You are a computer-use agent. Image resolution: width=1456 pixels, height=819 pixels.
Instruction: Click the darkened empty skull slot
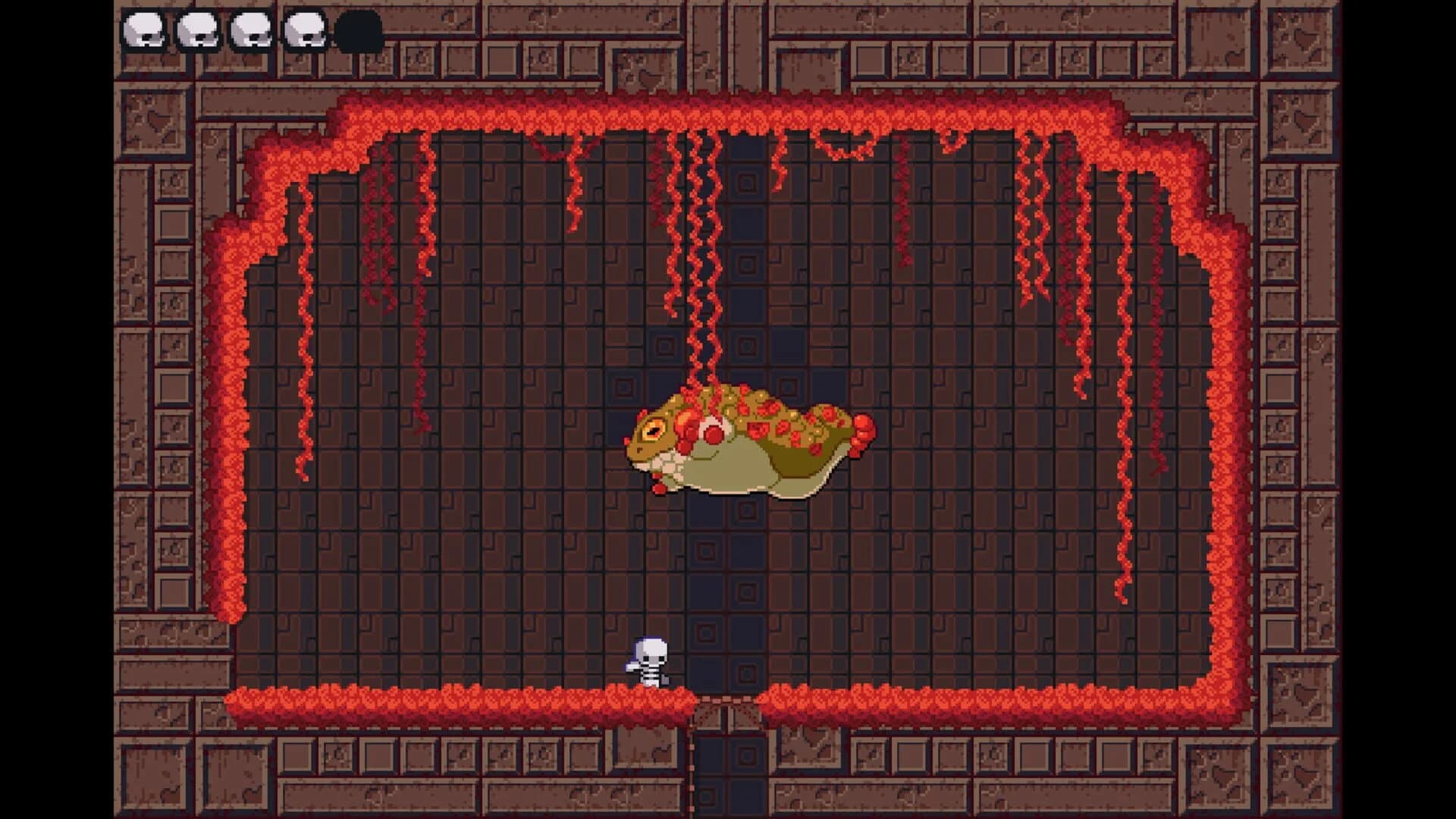pyautogui.click(x=359, y=29)
